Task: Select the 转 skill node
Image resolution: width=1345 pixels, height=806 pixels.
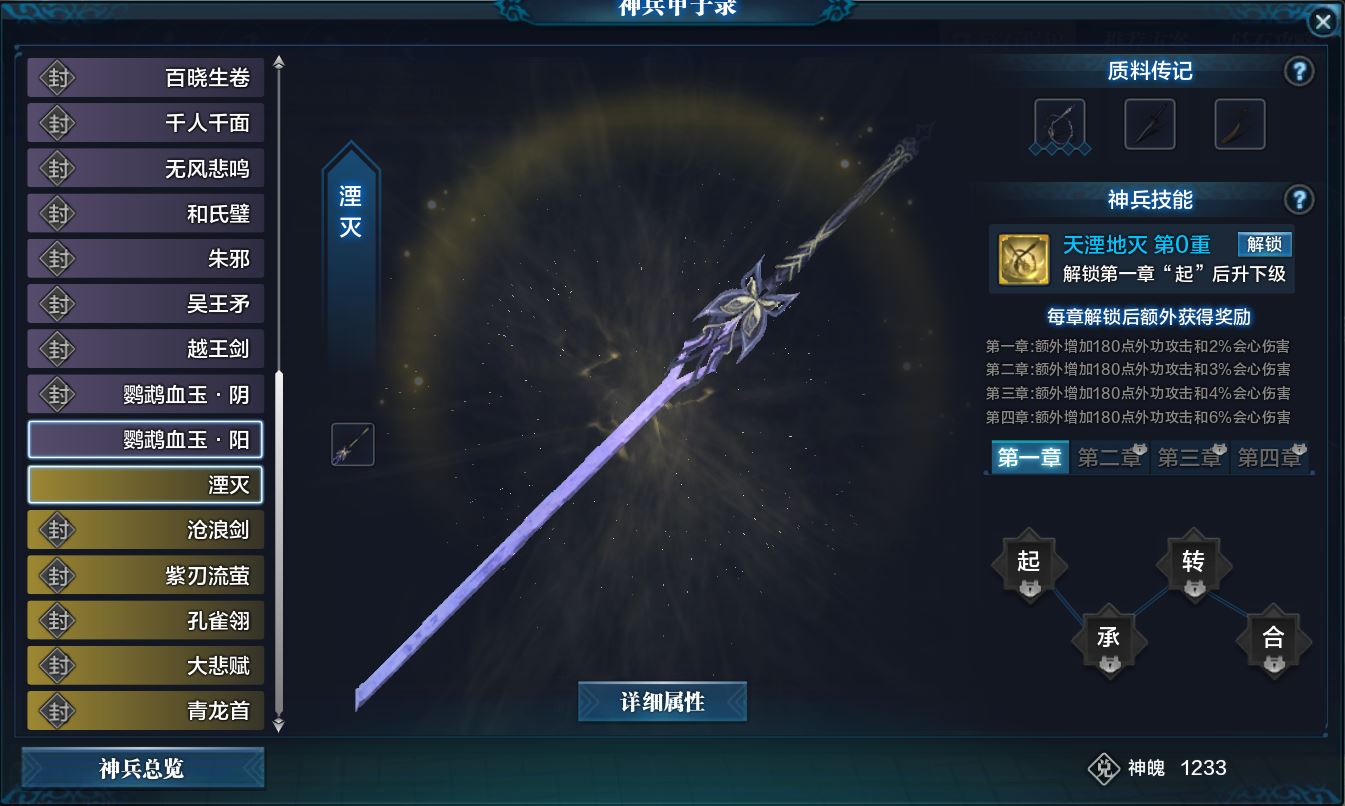Action: tap(1193, 565)
